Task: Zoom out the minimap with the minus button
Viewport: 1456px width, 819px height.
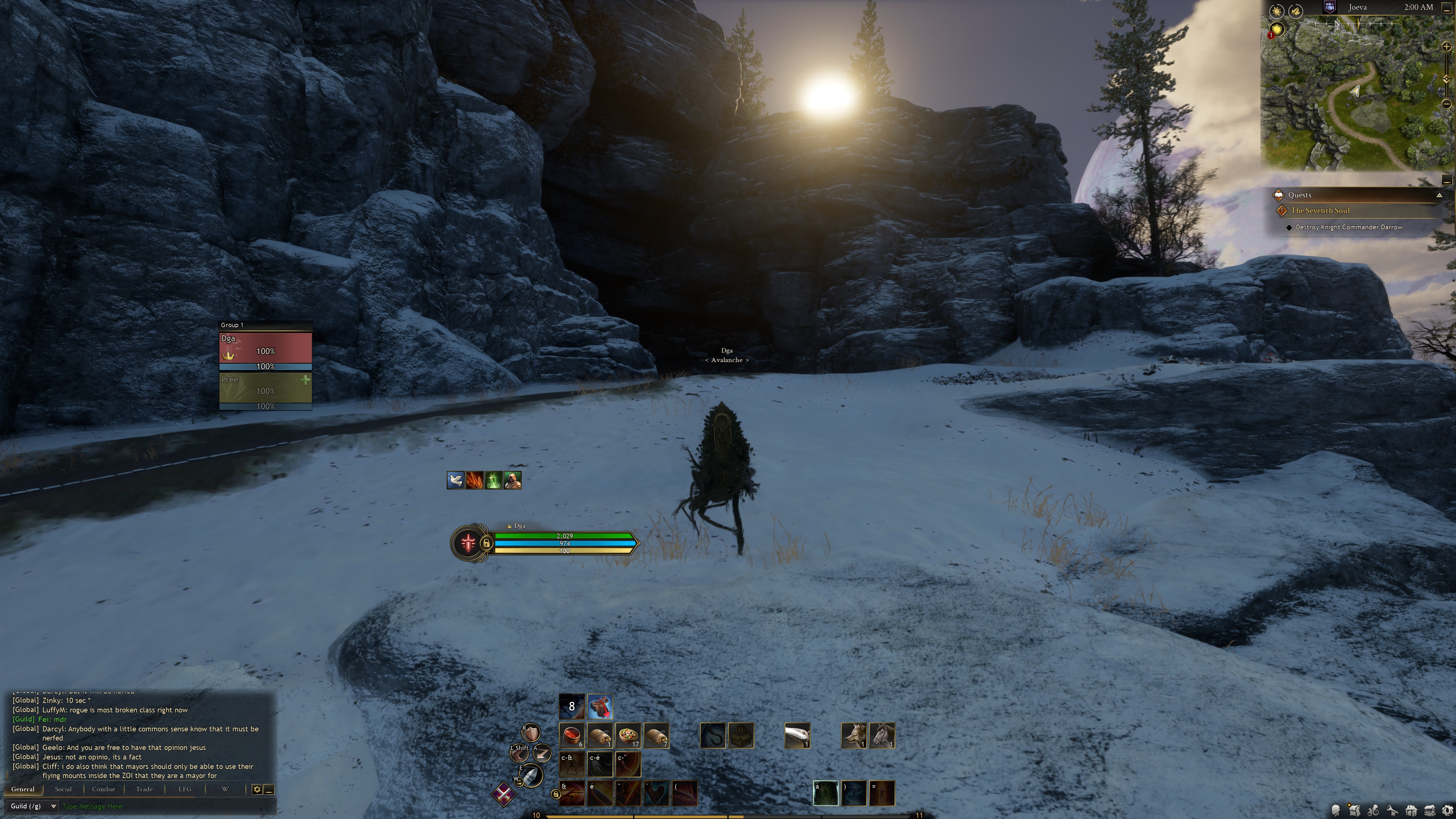Action: coord(1447,104)
